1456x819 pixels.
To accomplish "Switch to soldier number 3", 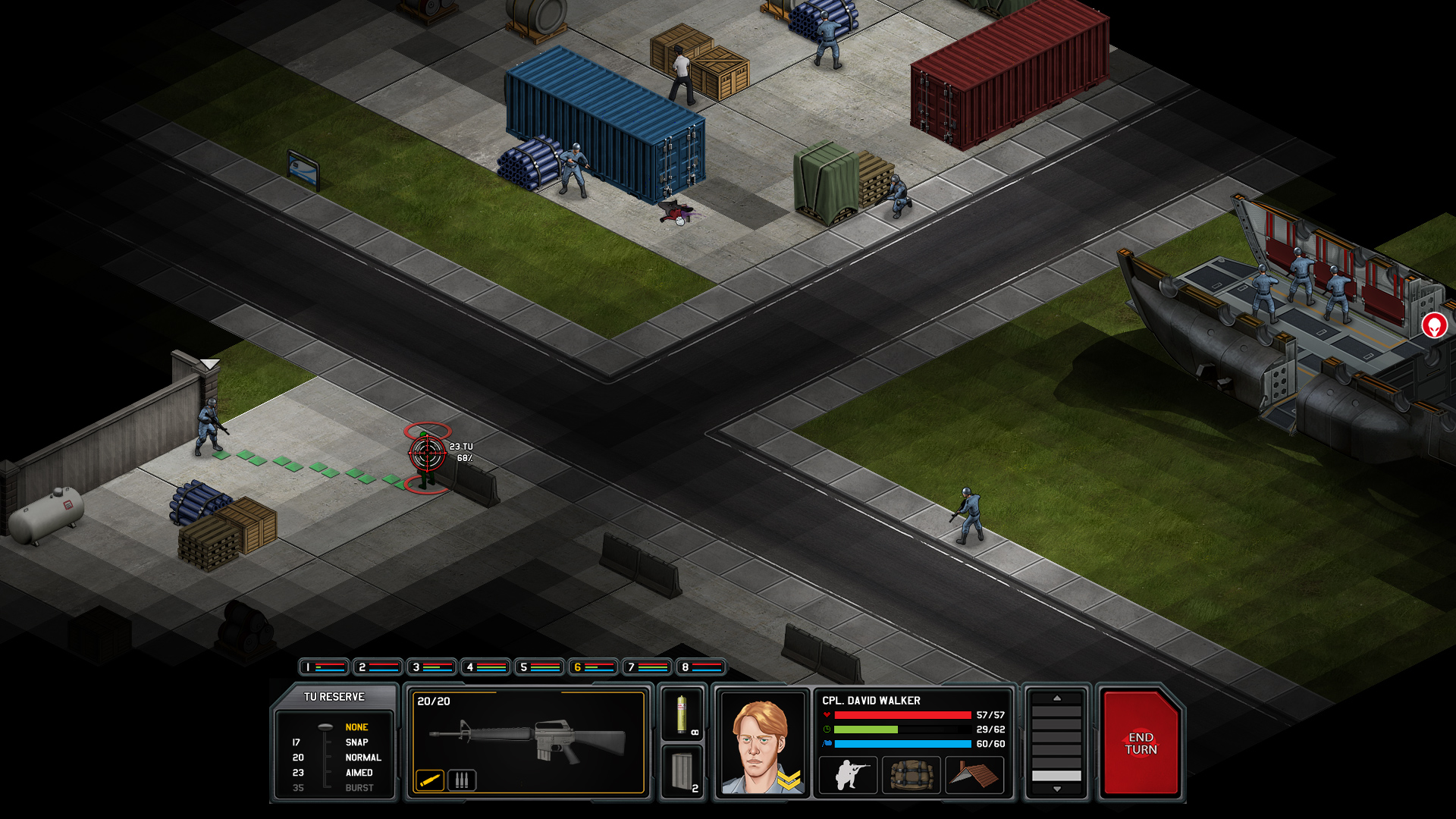I will tap(431, 667).
